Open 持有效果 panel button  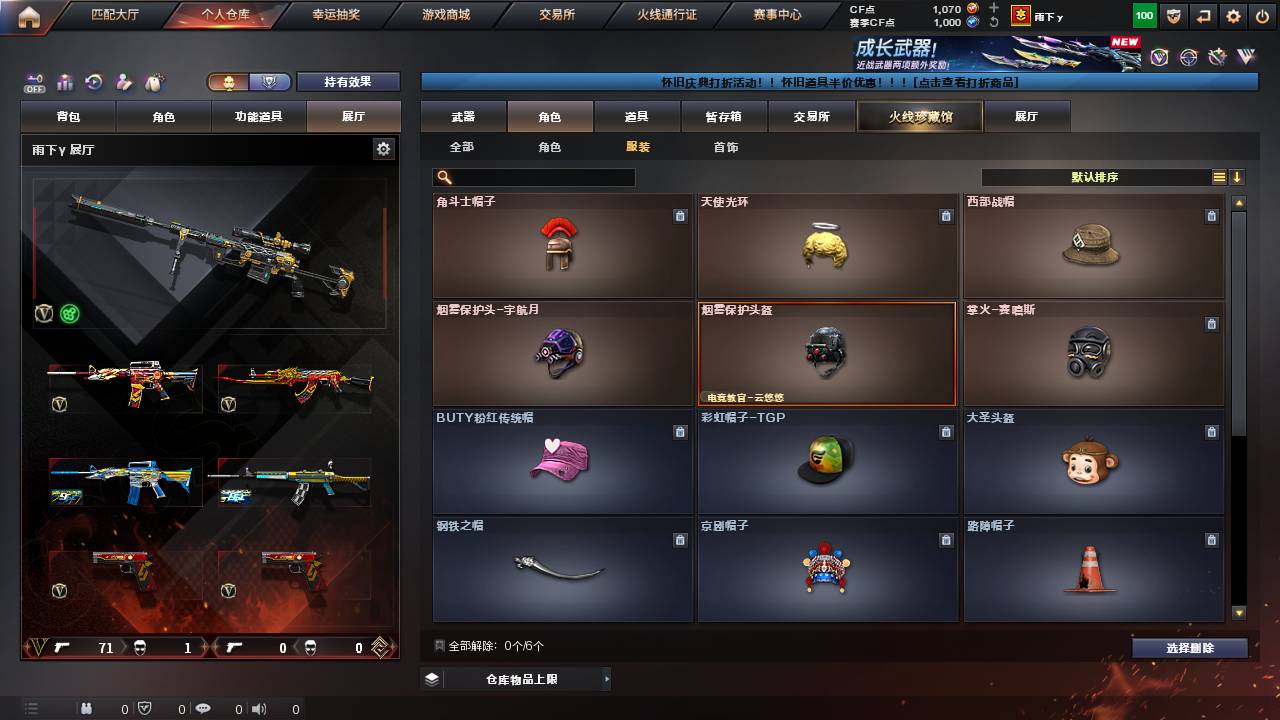pyautogui.click(x=348, y=81)
